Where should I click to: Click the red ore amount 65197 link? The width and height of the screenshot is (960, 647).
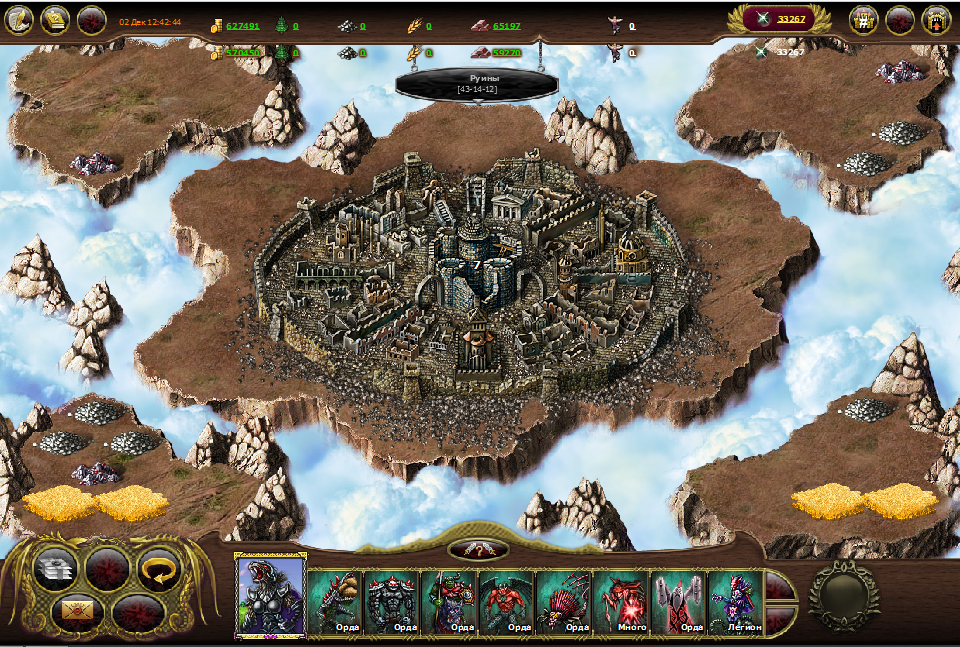pos(507,26)
